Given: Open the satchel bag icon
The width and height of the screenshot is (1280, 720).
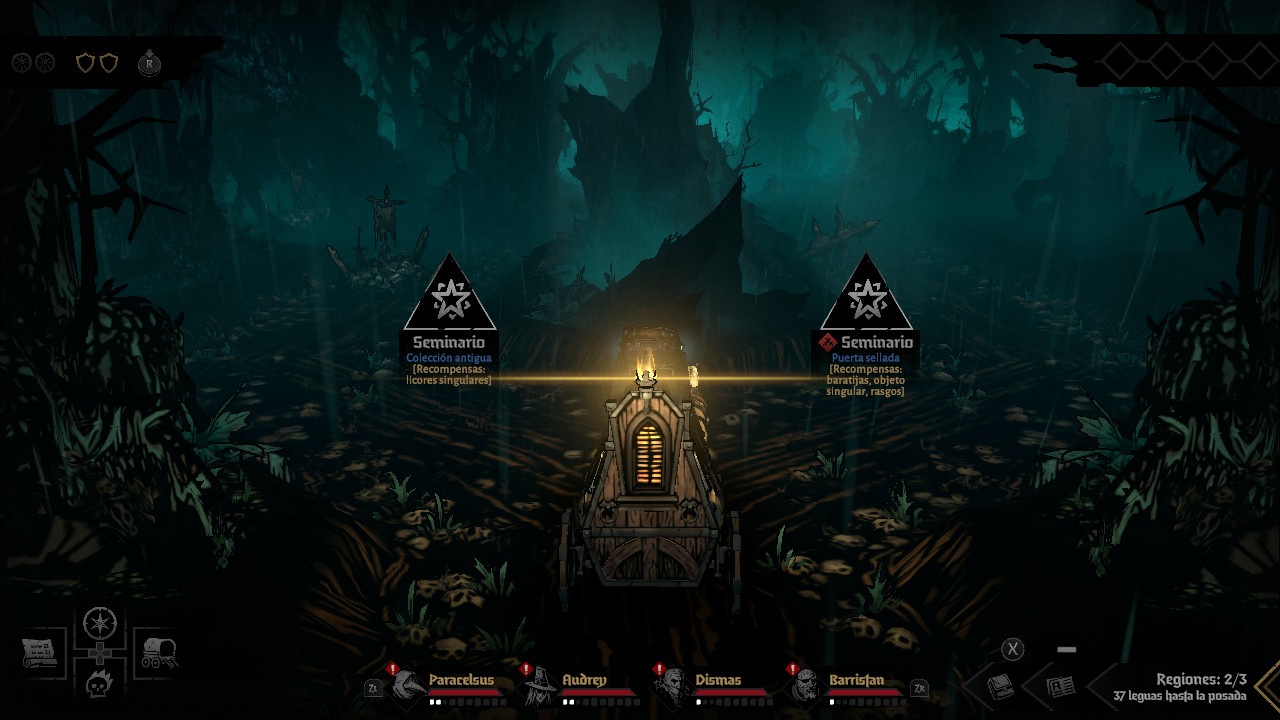Looking at the screenshot, I should (x=1001, y=687).
